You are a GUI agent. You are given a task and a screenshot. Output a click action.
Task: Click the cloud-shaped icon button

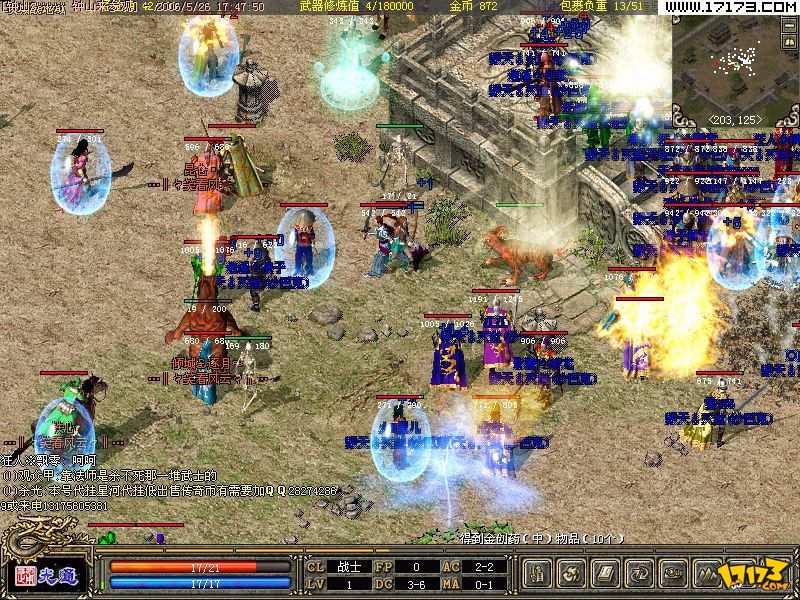click(x=671, y=573)
